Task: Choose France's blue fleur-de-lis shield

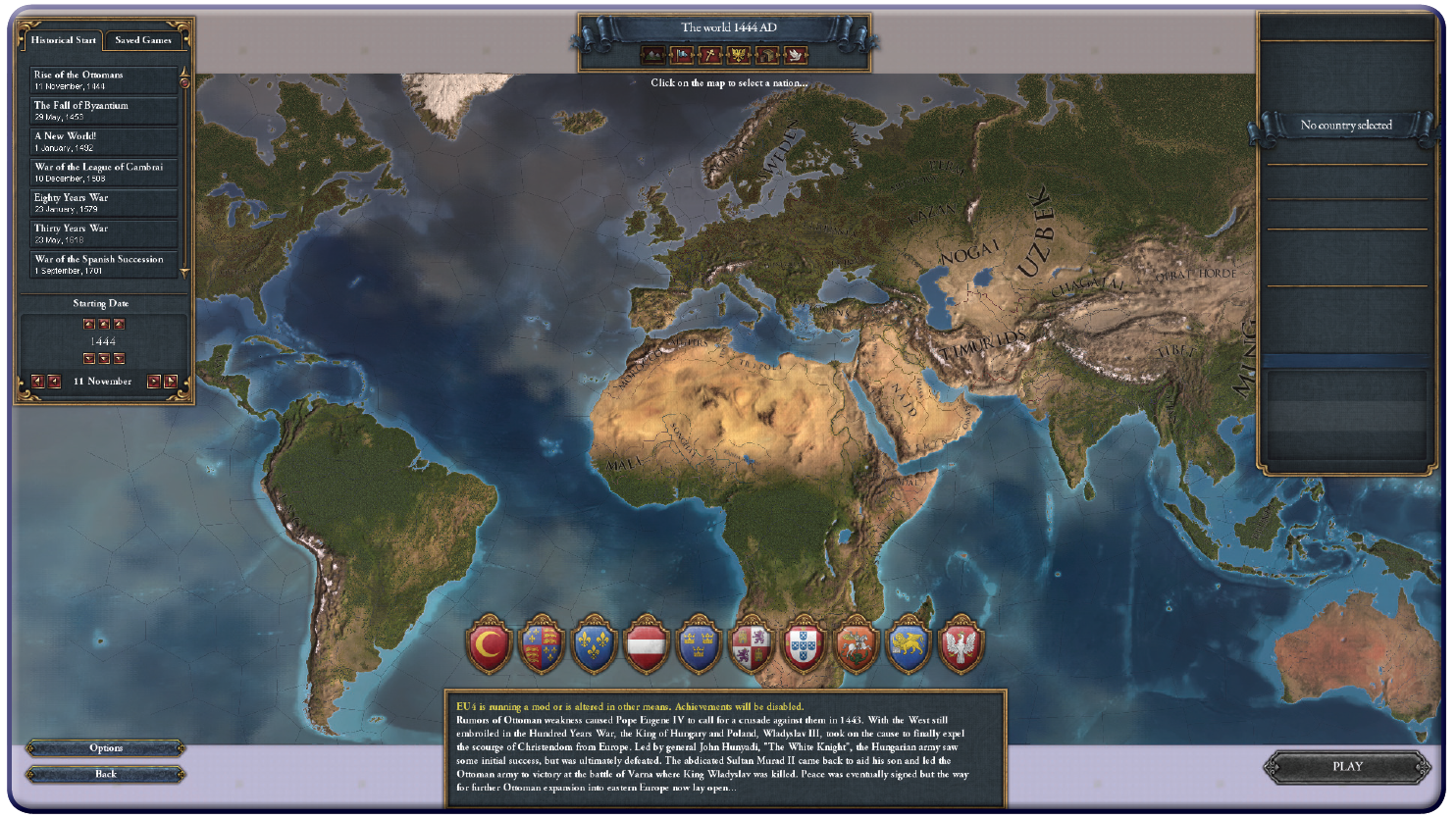Action: [594, 644]
